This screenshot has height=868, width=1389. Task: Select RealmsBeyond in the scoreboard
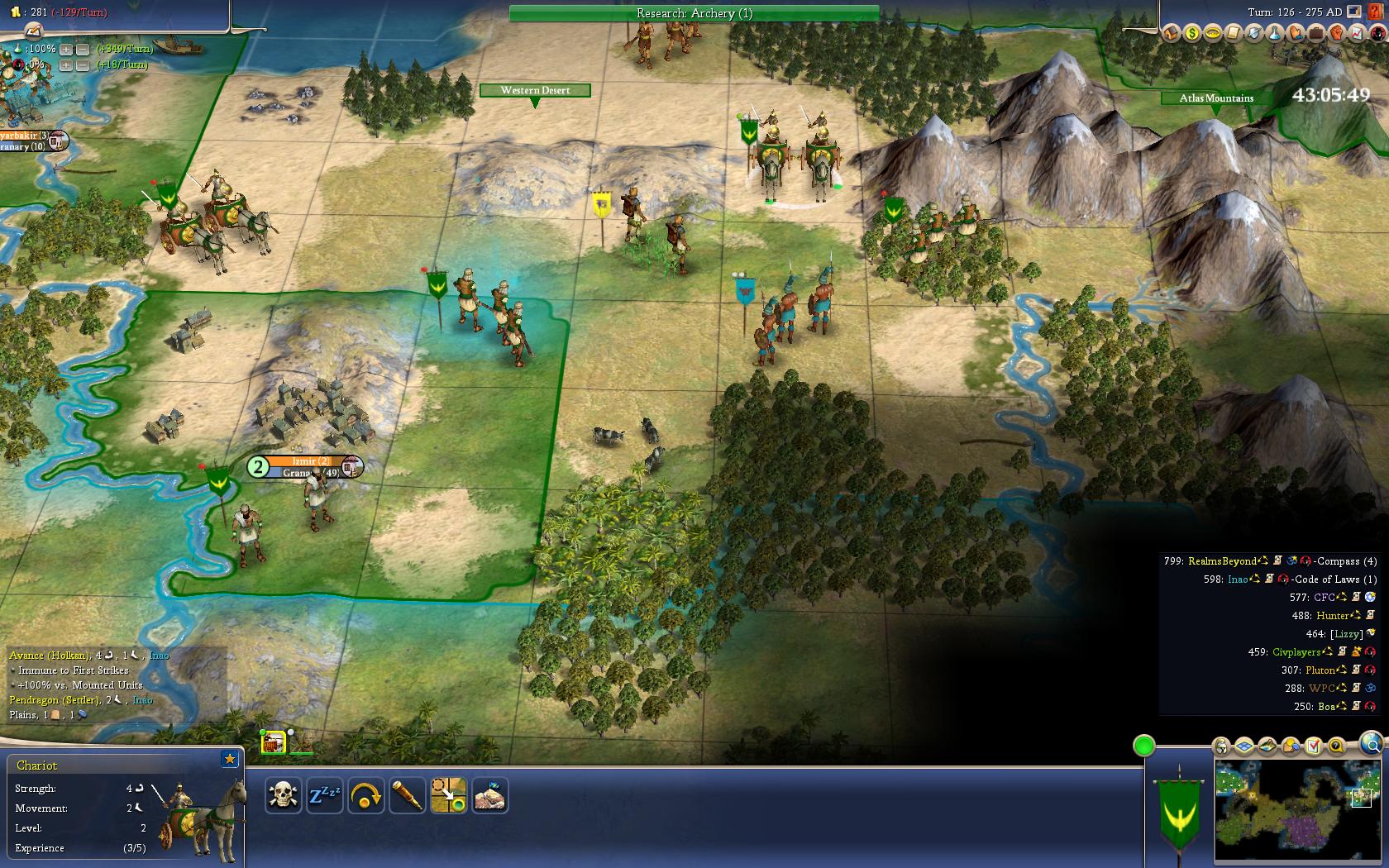1221,561
